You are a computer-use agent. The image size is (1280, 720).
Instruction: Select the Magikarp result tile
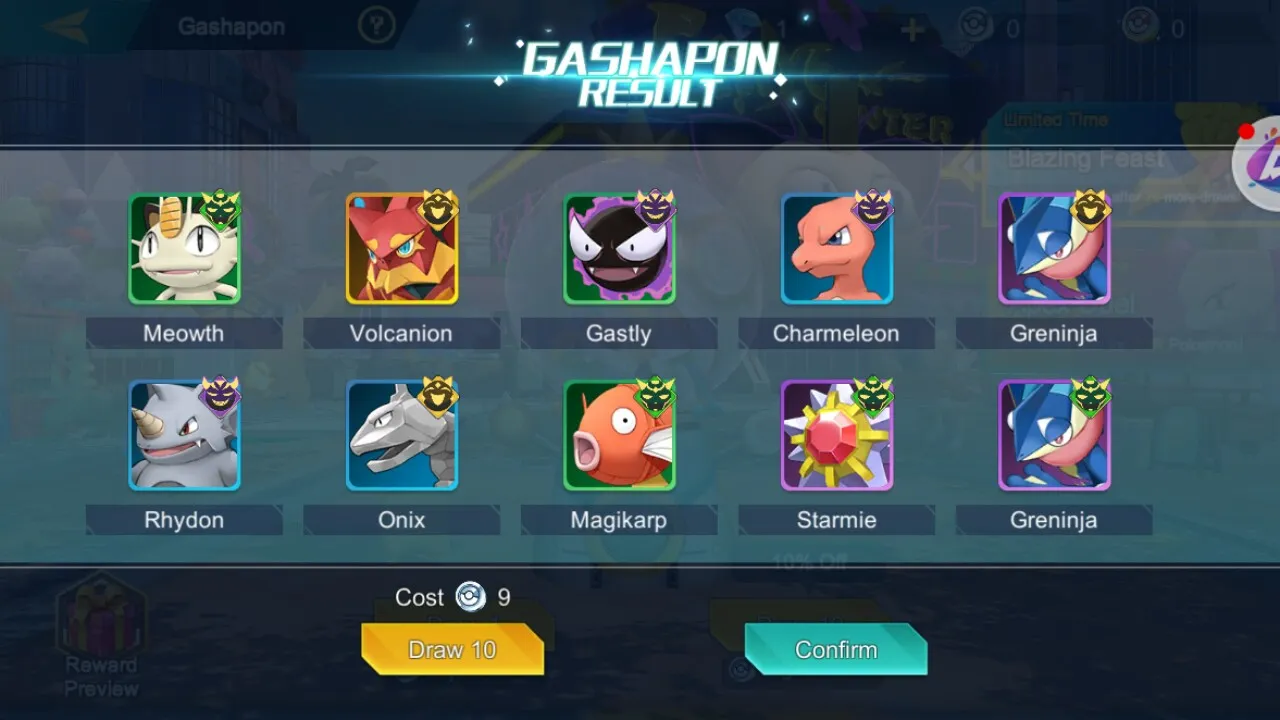[619, 435]
